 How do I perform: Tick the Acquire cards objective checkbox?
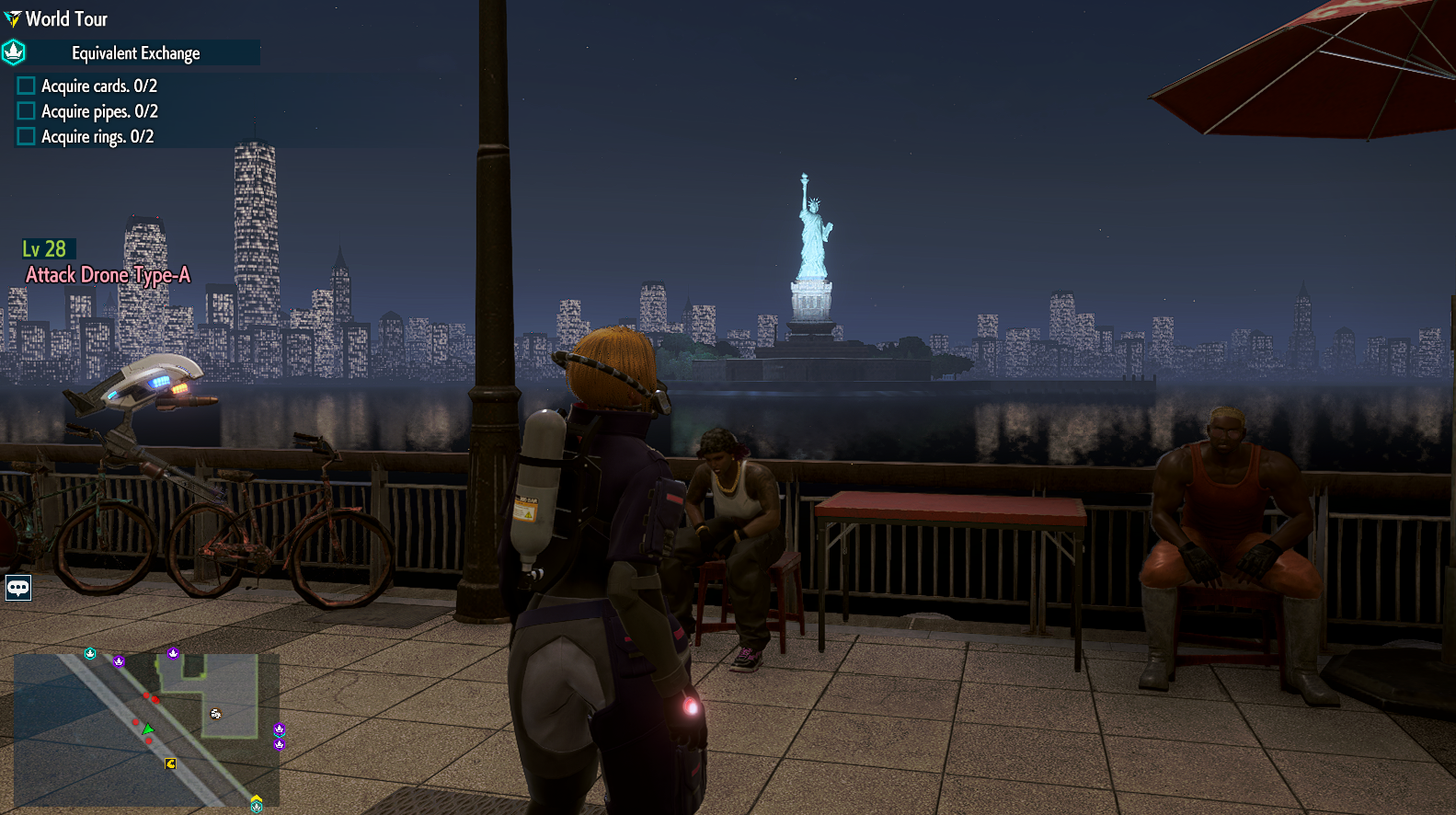point(27,86)
